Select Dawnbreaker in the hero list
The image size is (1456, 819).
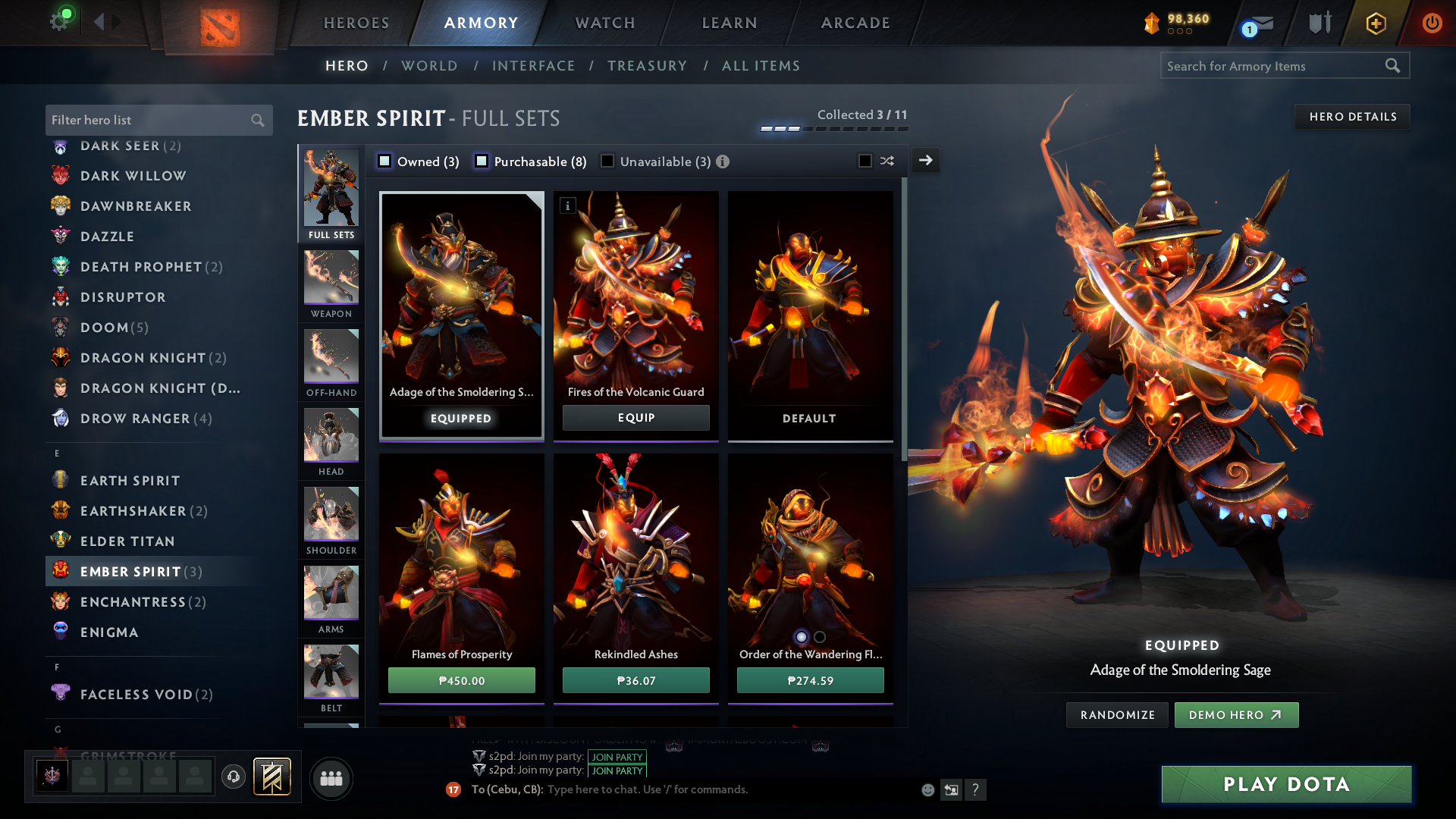[136, 206]
